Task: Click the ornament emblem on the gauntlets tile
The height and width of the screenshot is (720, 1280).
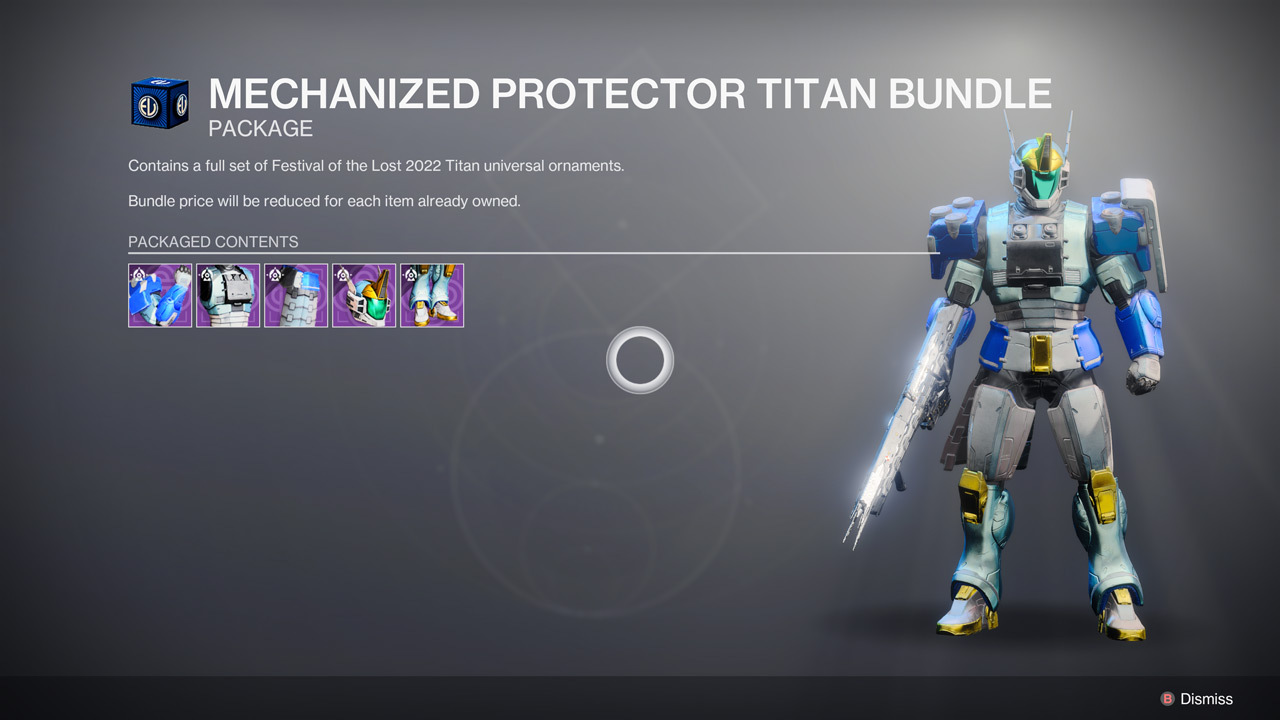Action: tap(137, 273)
